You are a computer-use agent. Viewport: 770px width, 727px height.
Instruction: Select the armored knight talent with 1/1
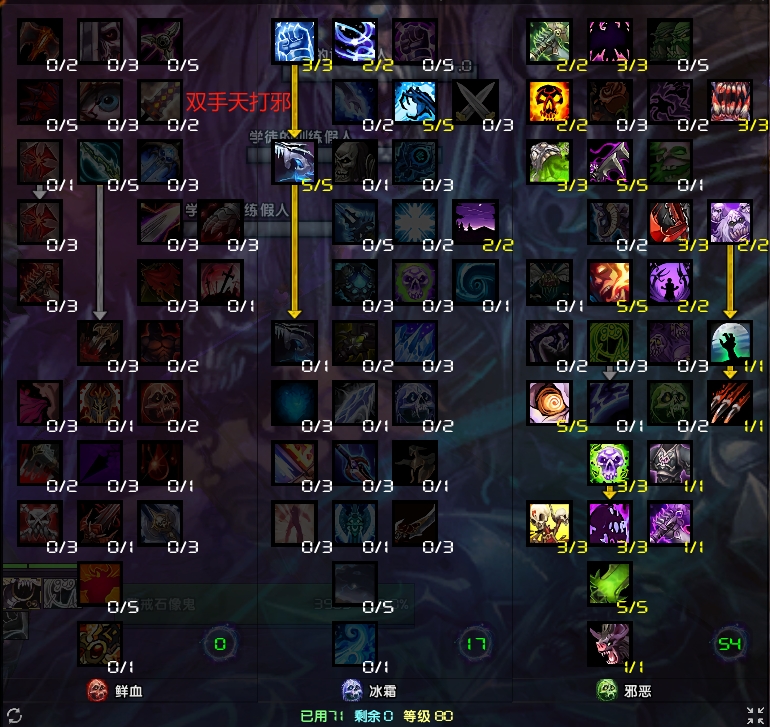[669, 463]
